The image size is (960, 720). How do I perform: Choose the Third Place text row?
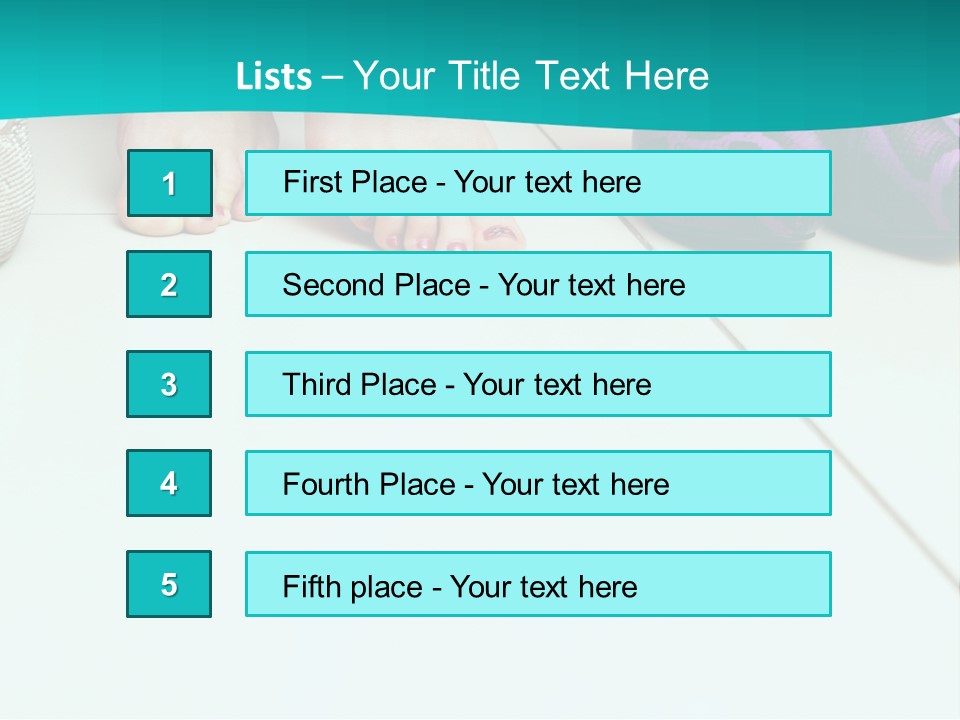[x=538, y=384]
